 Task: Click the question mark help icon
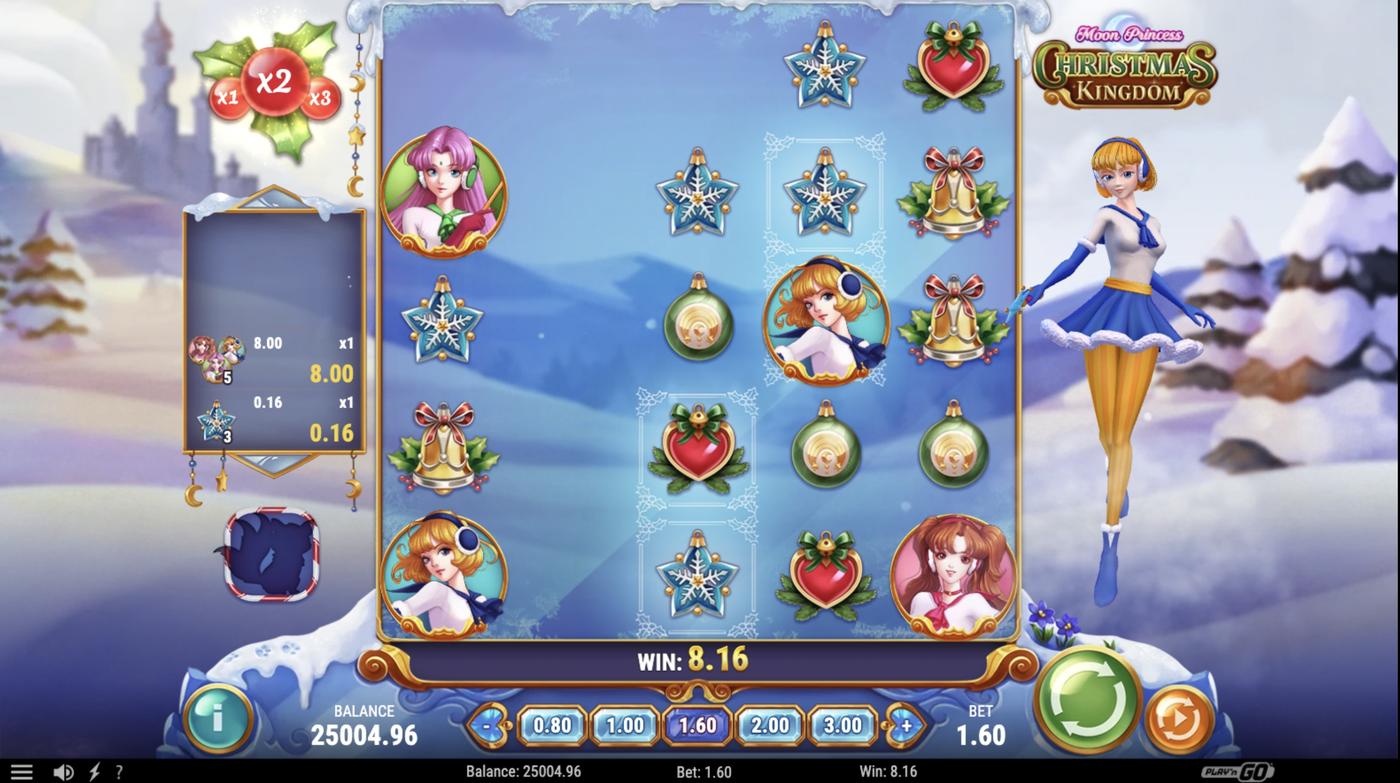coord(117,769)
